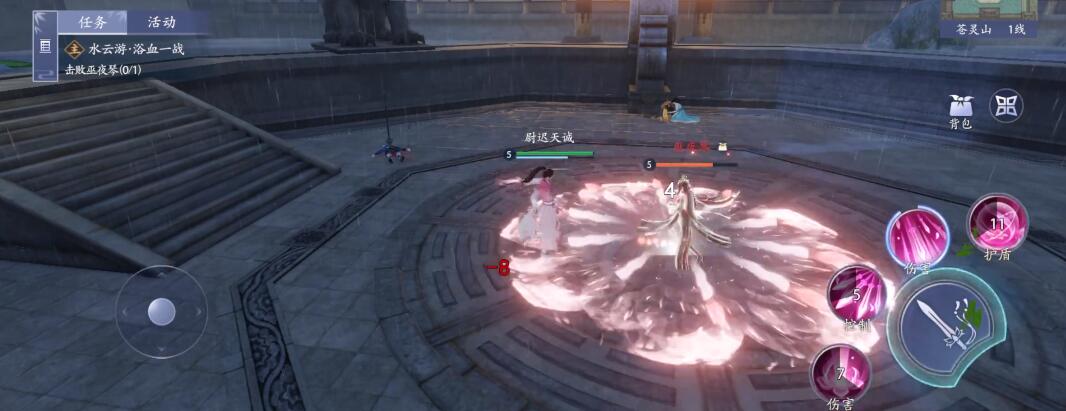Tap the 苍灵山 1线 channel label

point(988,30)
